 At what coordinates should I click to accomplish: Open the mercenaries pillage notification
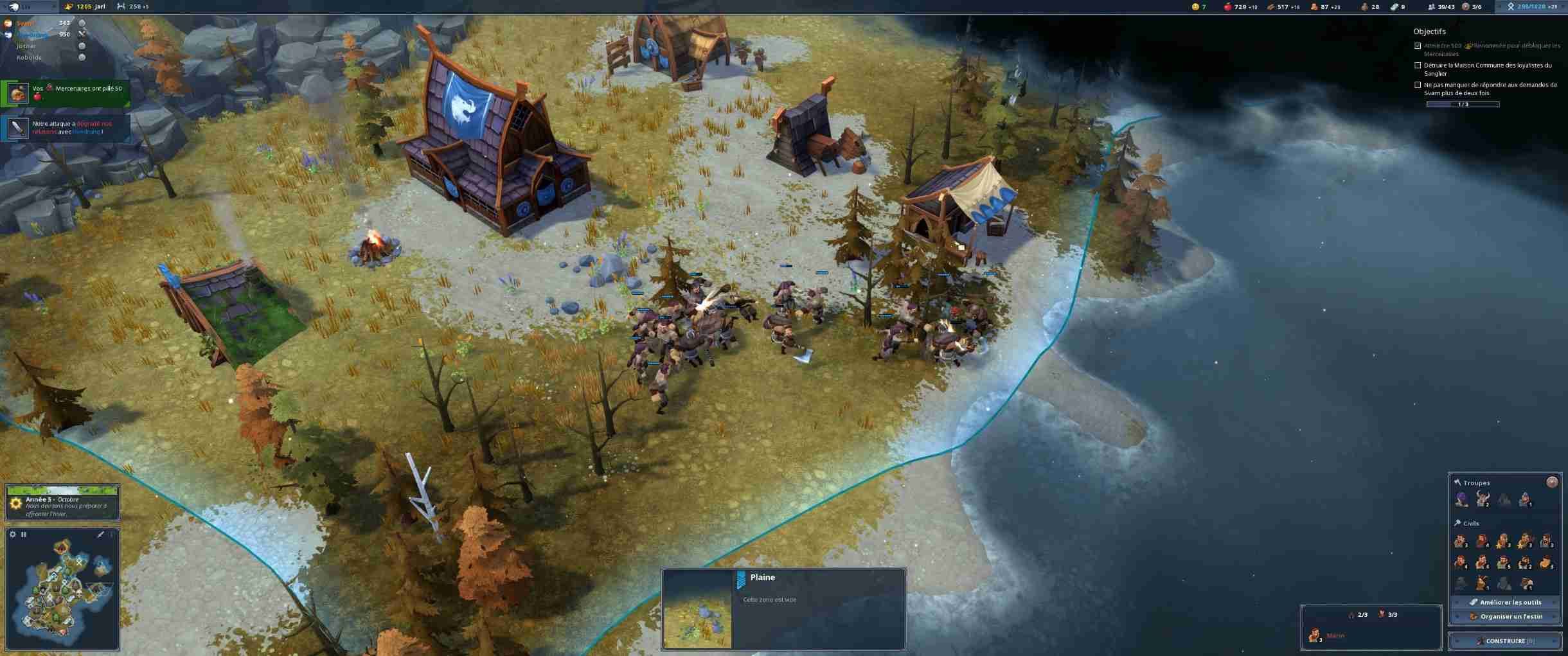pyautogui.click(x=66, y=93)
